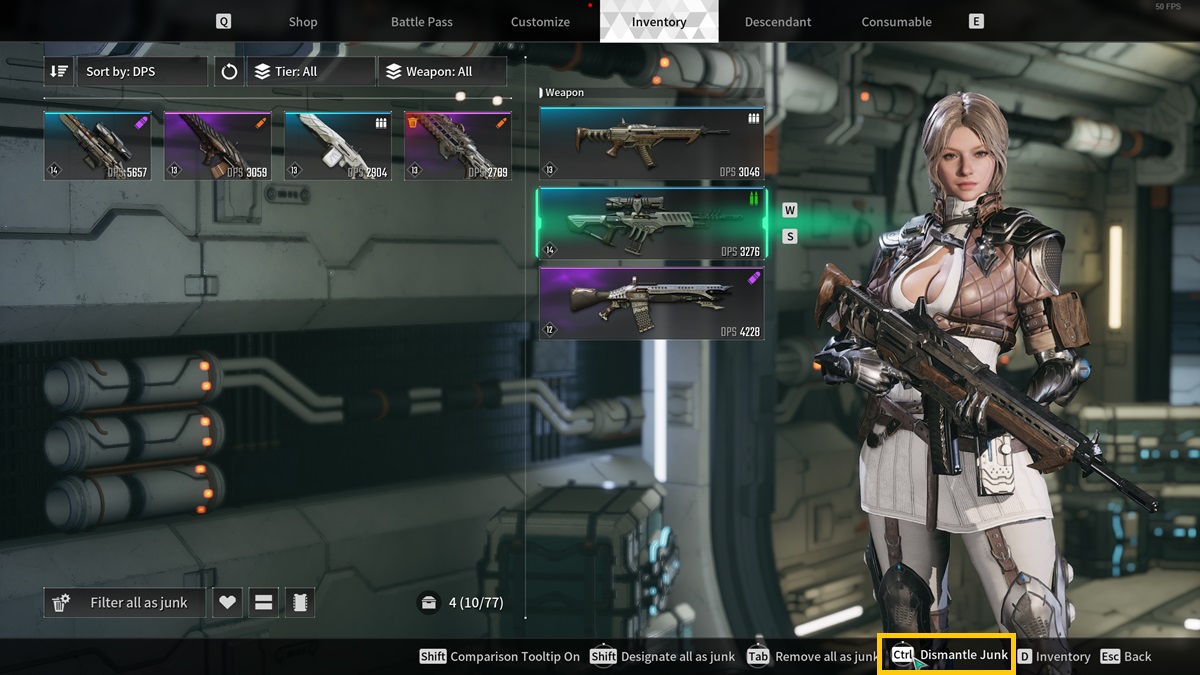The height and width of the screenshot is (675, 1200).
Task: Toggle the sort order arrow button
Action: tap(59, 72)
